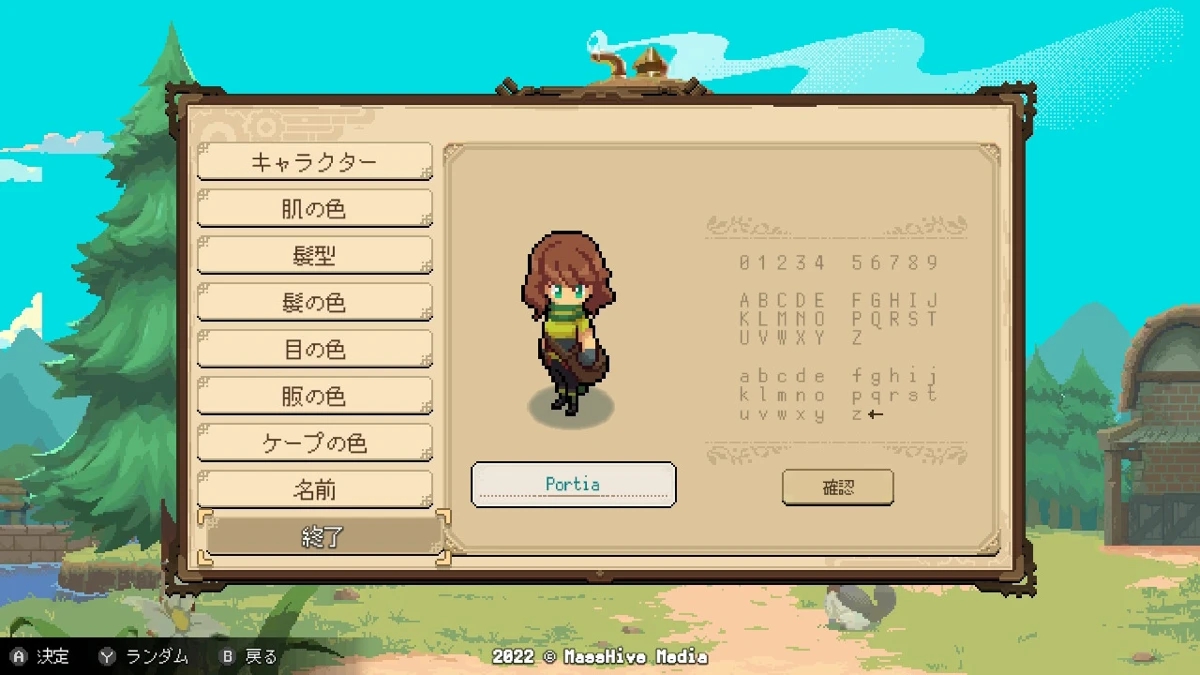Select the digit 9 on the keyboard
The height and width of the screenshot is (675, 1200).
(x=933, y=263)
